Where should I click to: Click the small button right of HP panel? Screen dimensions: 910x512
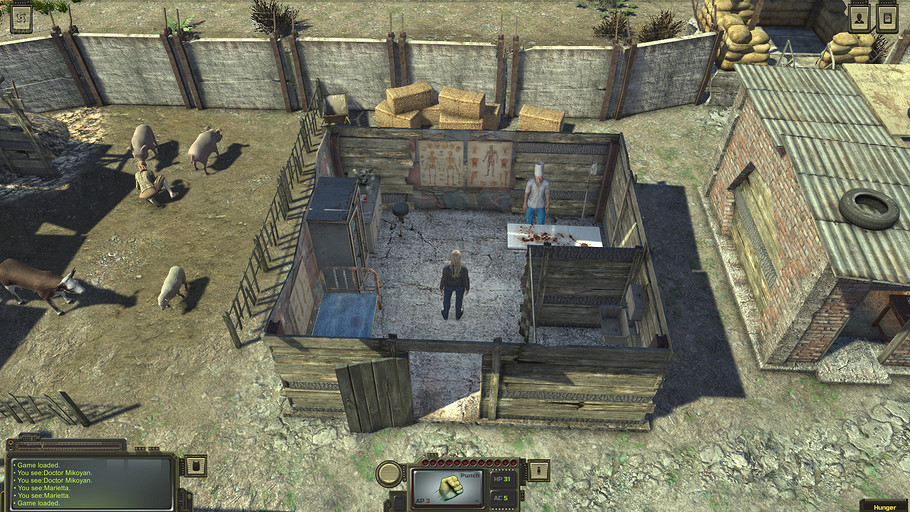[x=538, y=469]
